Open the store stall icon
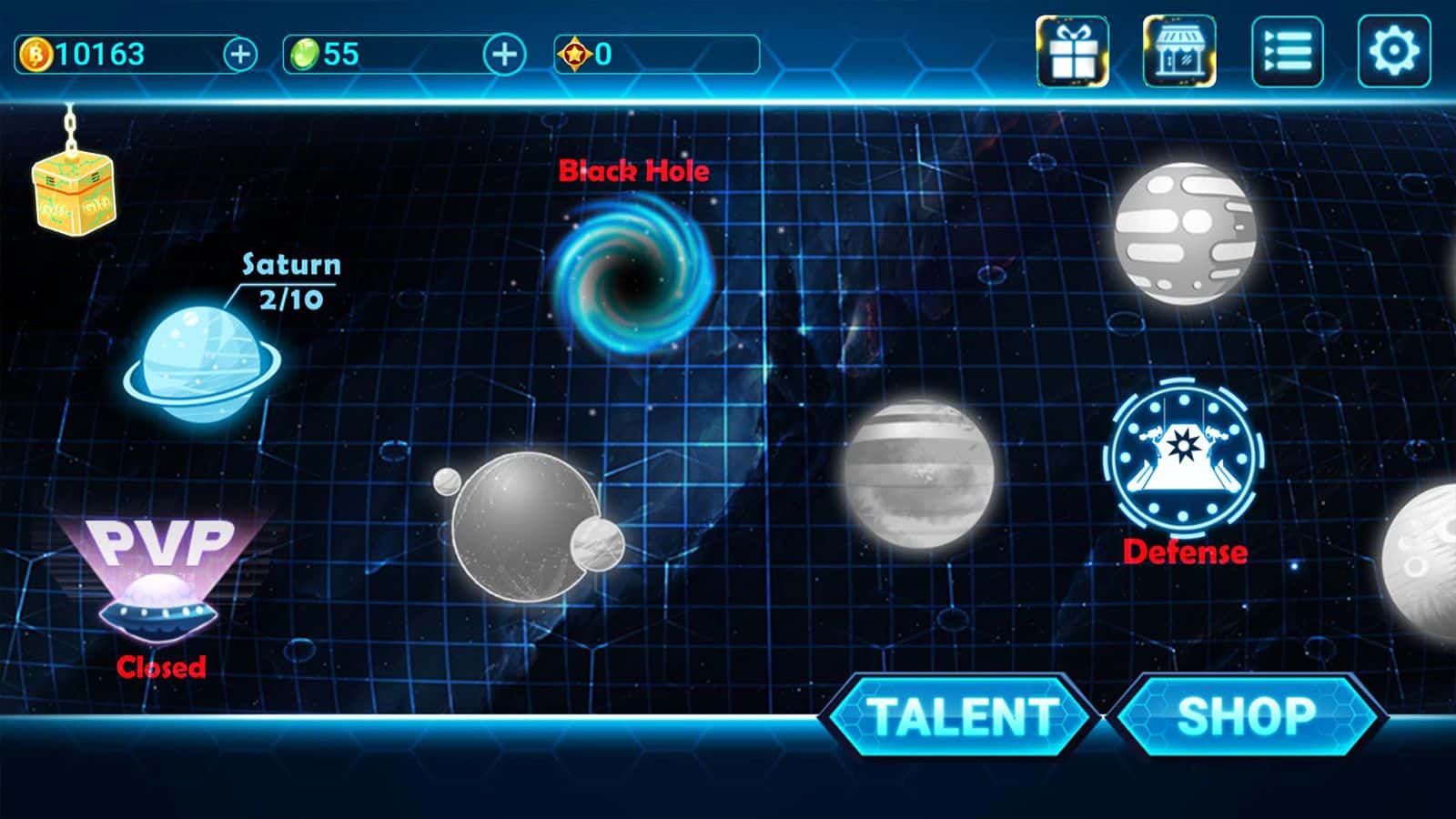The height and width of the screenshot is (819, 1456). point(1179,52)
